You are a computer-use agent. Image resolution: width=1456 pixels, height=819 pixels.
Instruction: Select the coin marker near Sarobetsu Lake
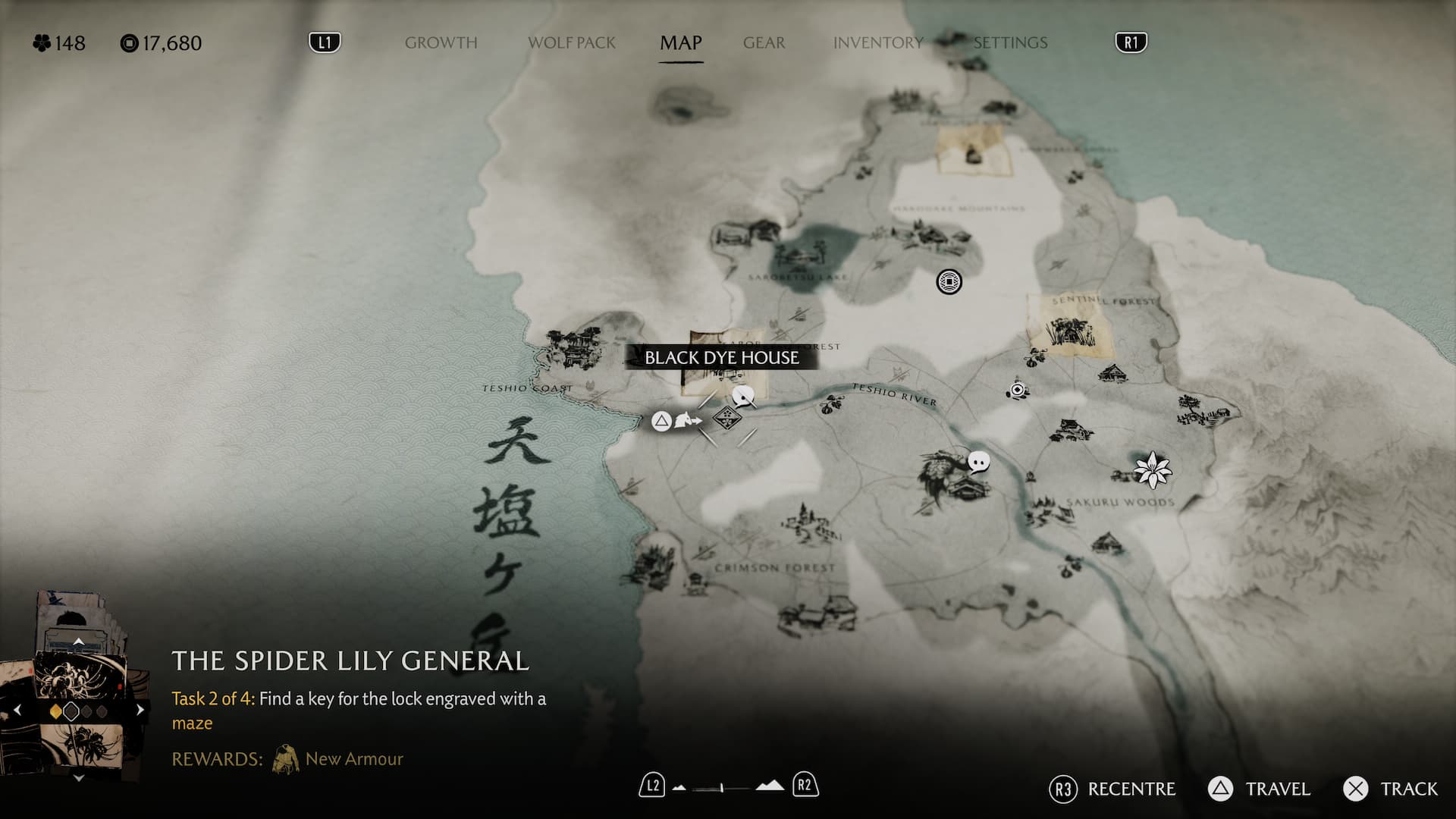point(949,282)
